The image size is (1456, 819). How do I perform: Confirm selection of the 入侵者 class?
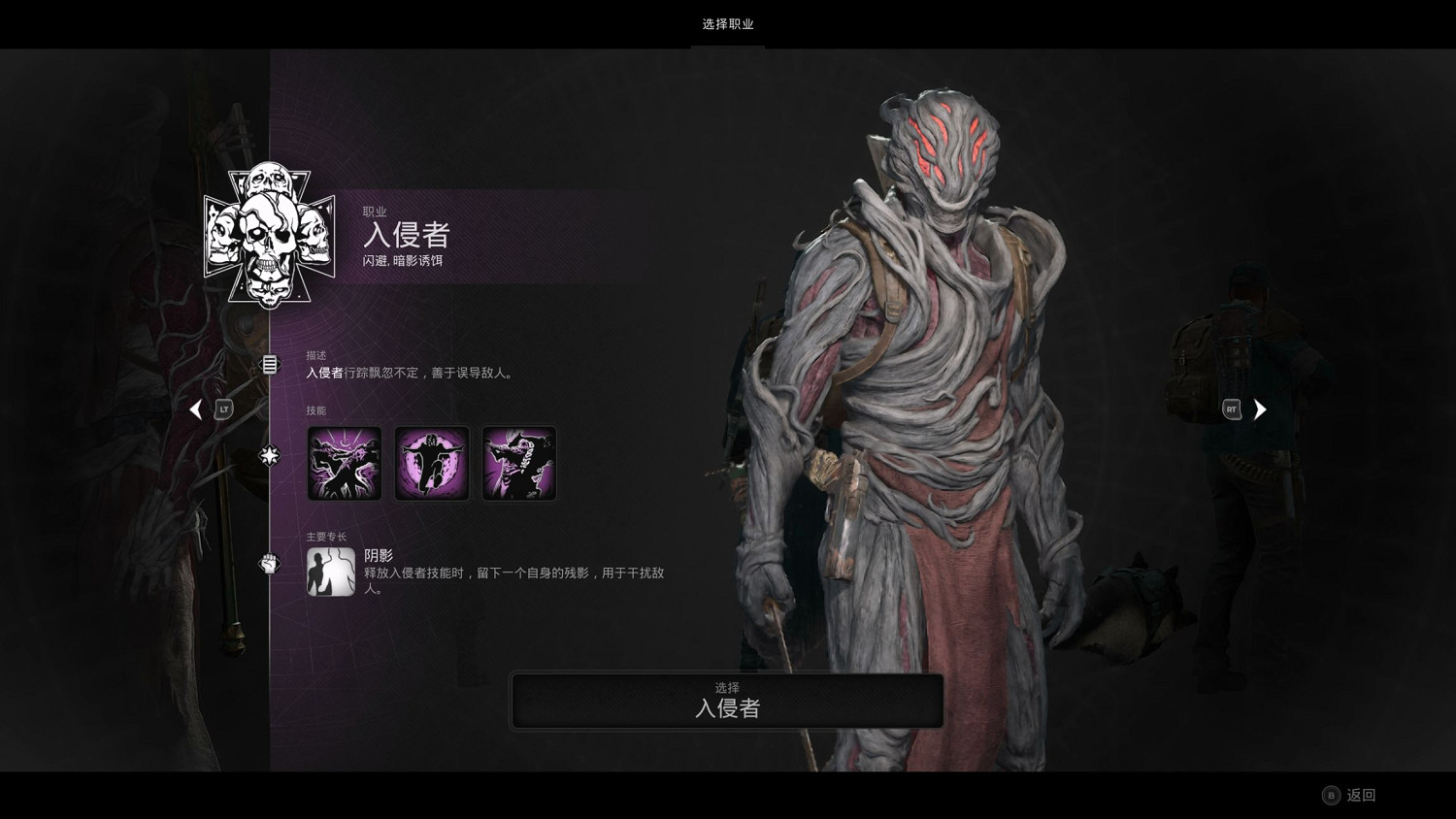(727, 701)
